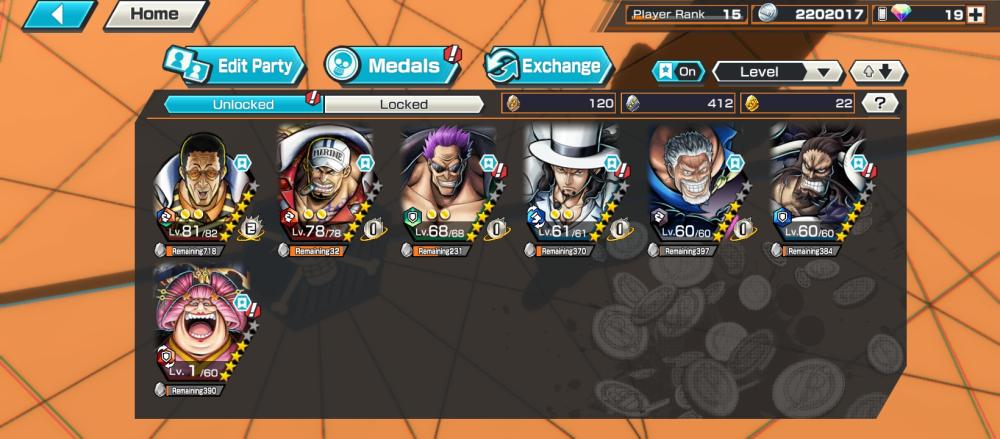The width and height of the screenshot is (1000, 439).
Task: Return to the Home screen
Action: tap(154, 15)
